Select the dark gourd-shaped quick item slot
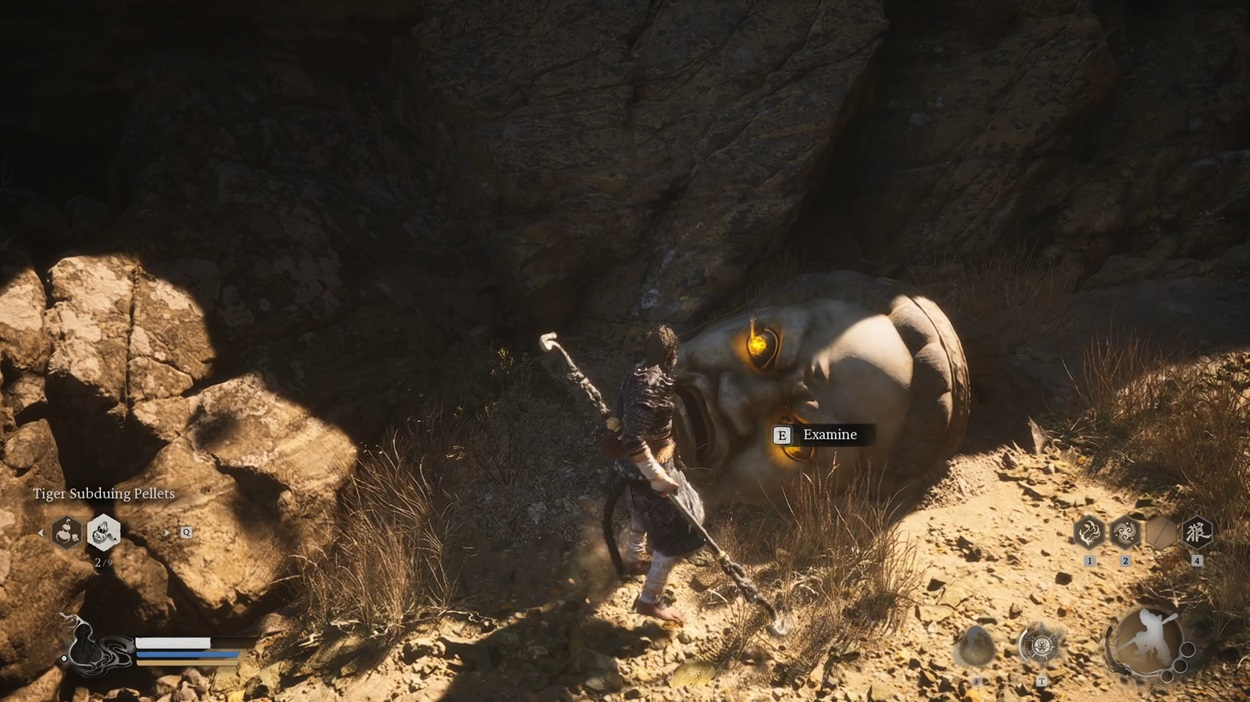 66,533
